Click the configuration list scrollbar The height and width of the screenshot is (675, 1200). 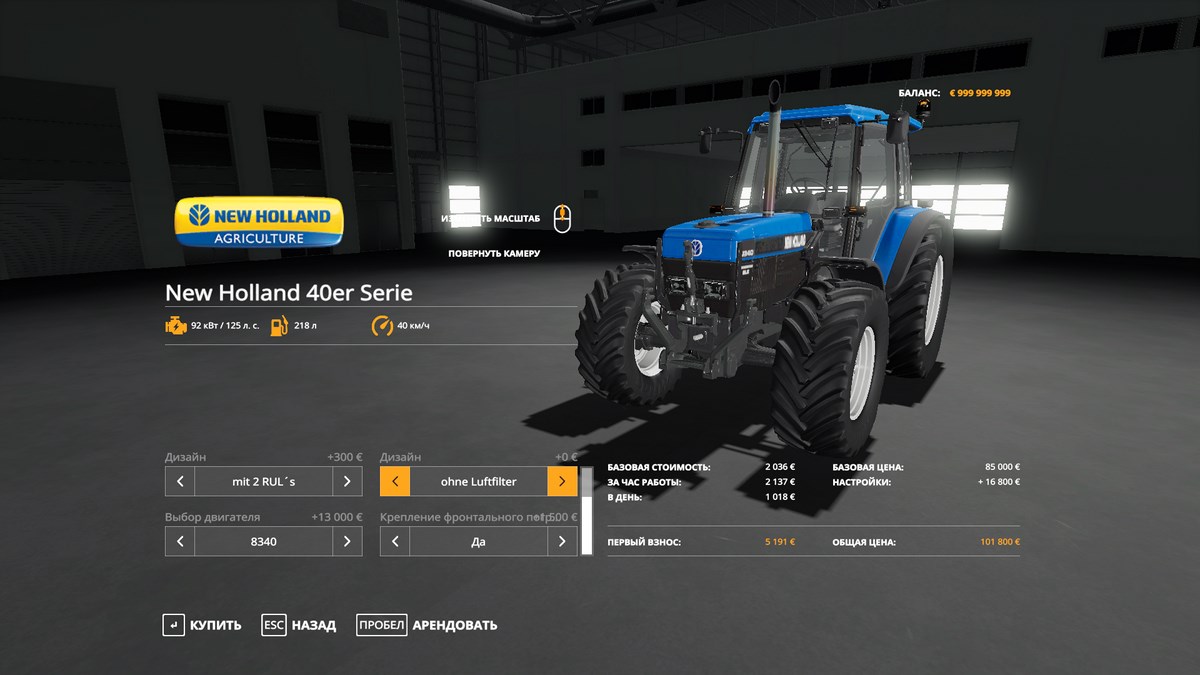pos(587,510)
